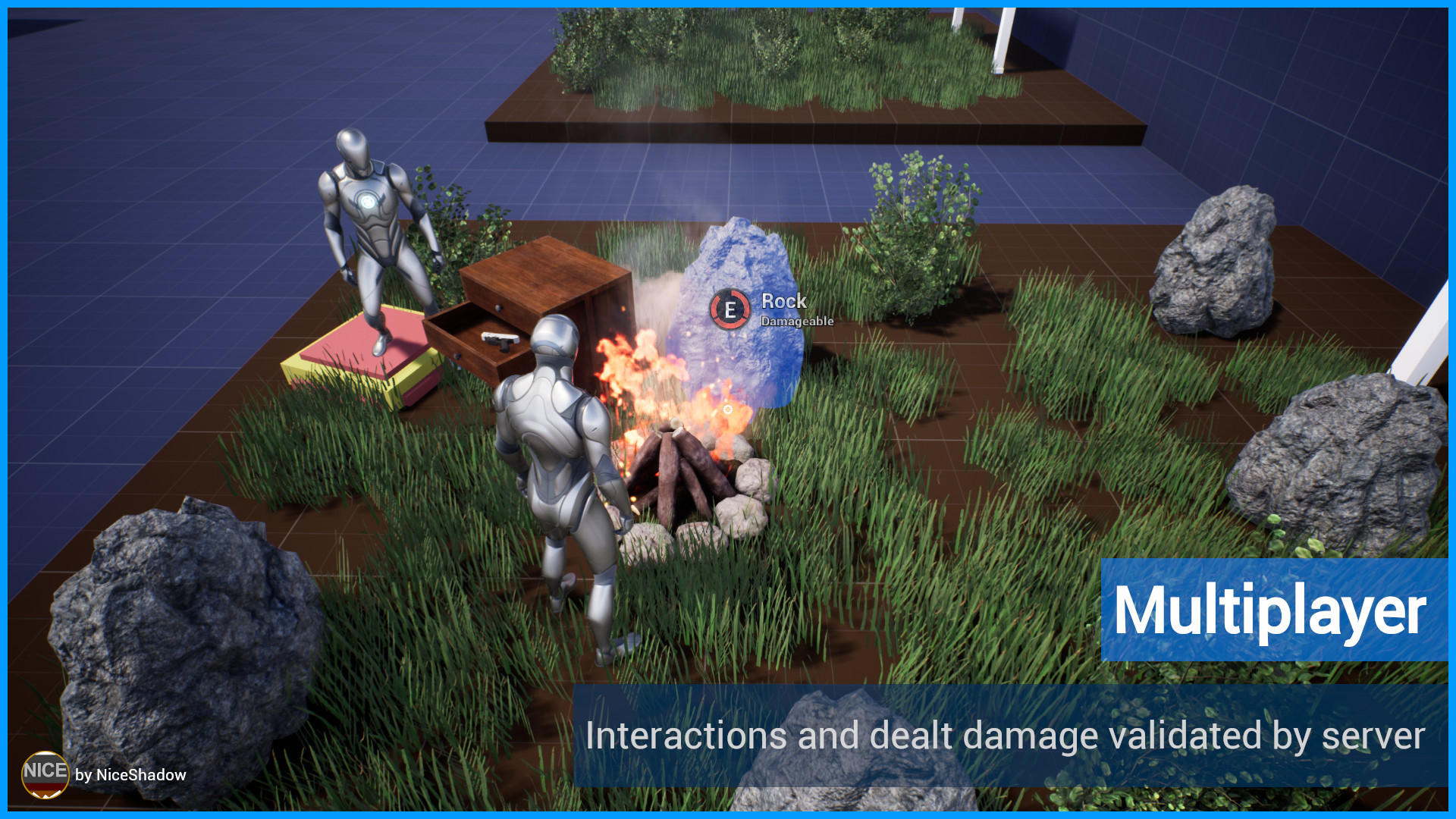
Task: Click the pistol lying inside the open drawer
Action: pos(500,343)
